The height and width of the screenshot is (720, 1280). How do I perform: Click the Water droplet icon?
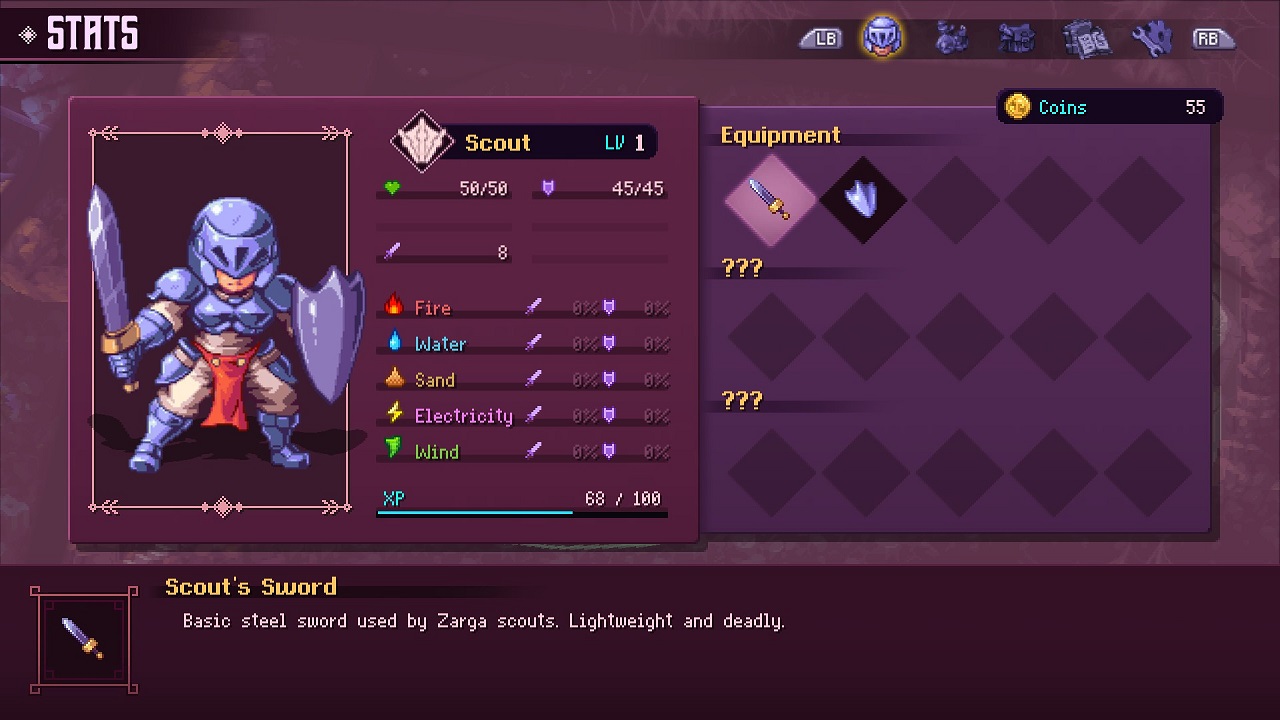(398, 343)
